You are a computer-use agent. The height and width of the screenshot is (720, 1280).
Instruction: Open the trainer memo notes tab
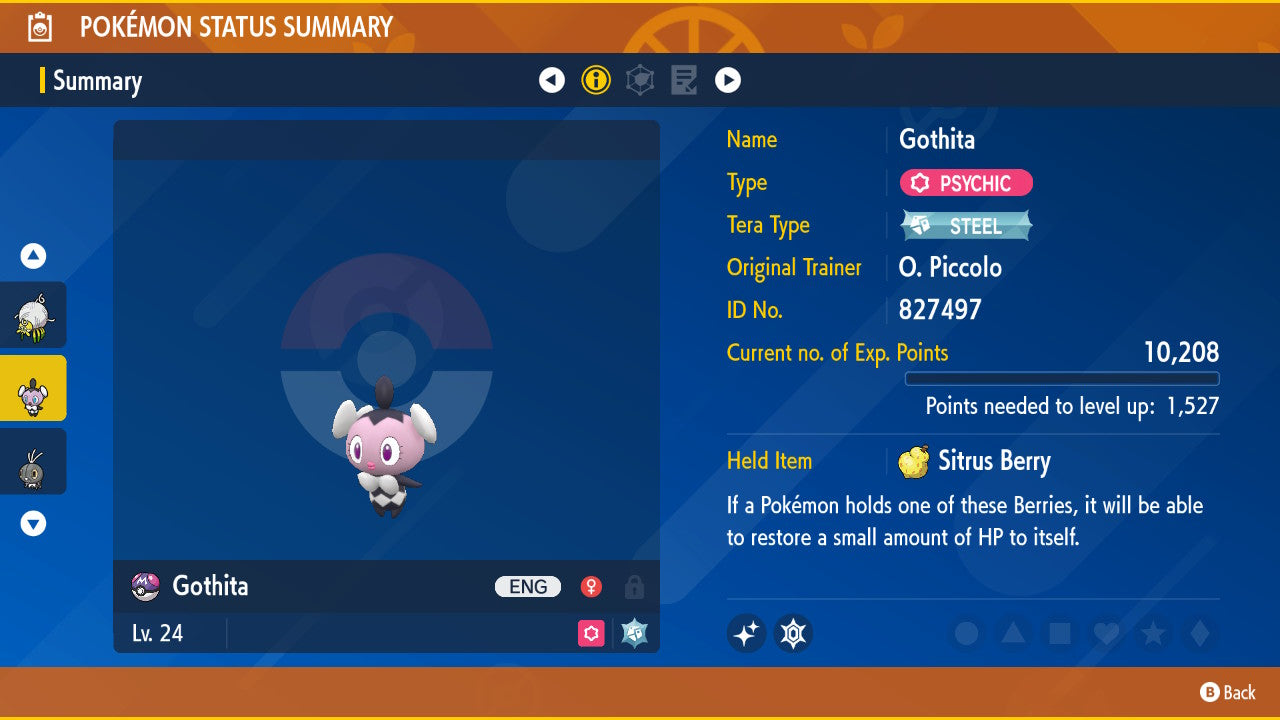point(684,80)
